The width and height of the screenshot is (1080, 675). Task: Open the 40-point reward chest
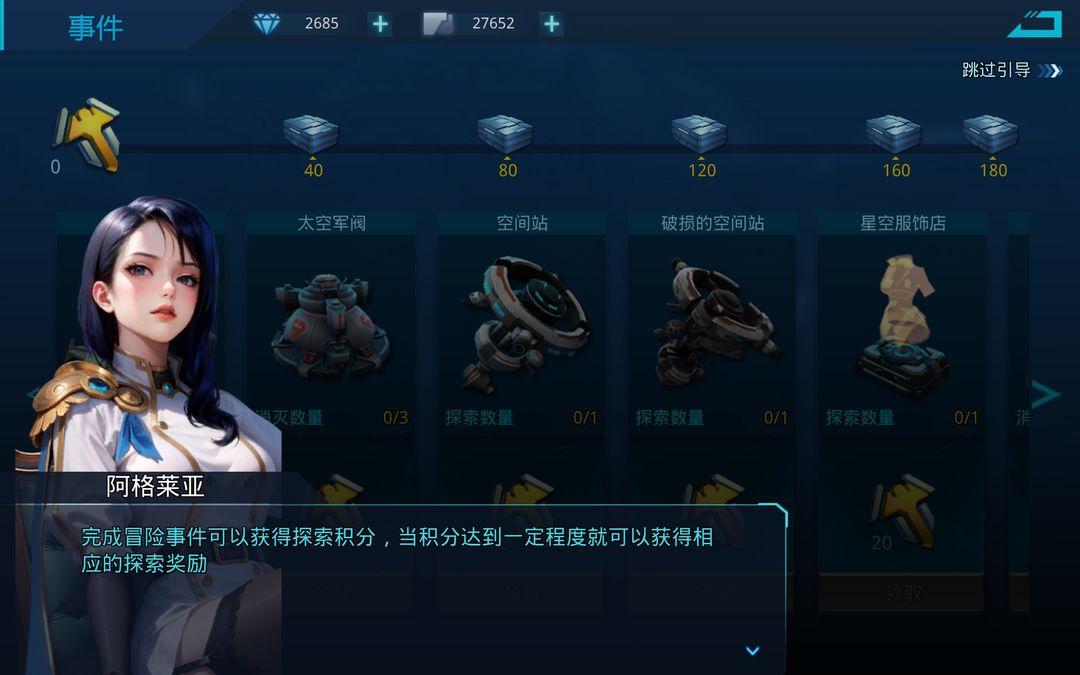pos(311,134)
